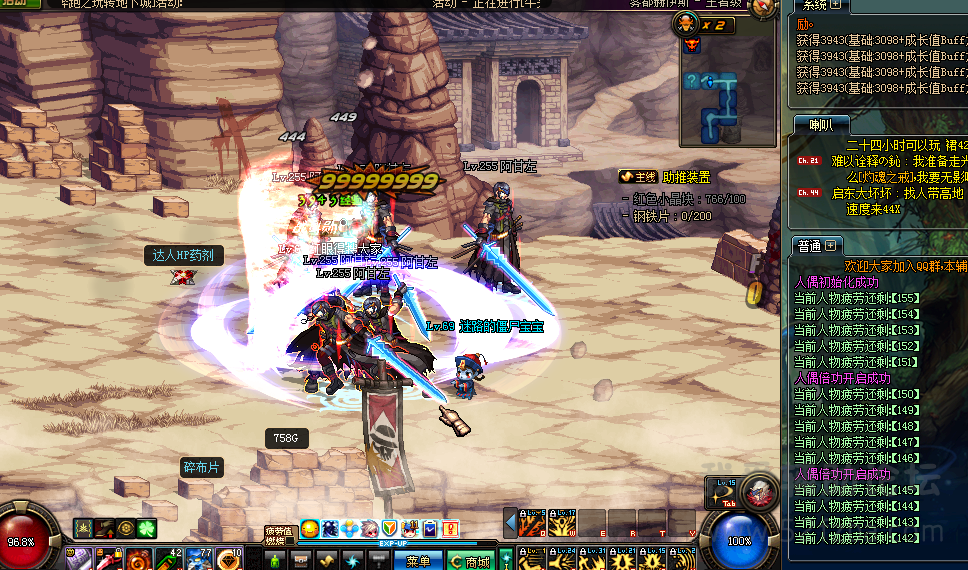This screenshot has height=570, width=968.
Task: Use the green potion with count 42
Action: pos(167,558)
